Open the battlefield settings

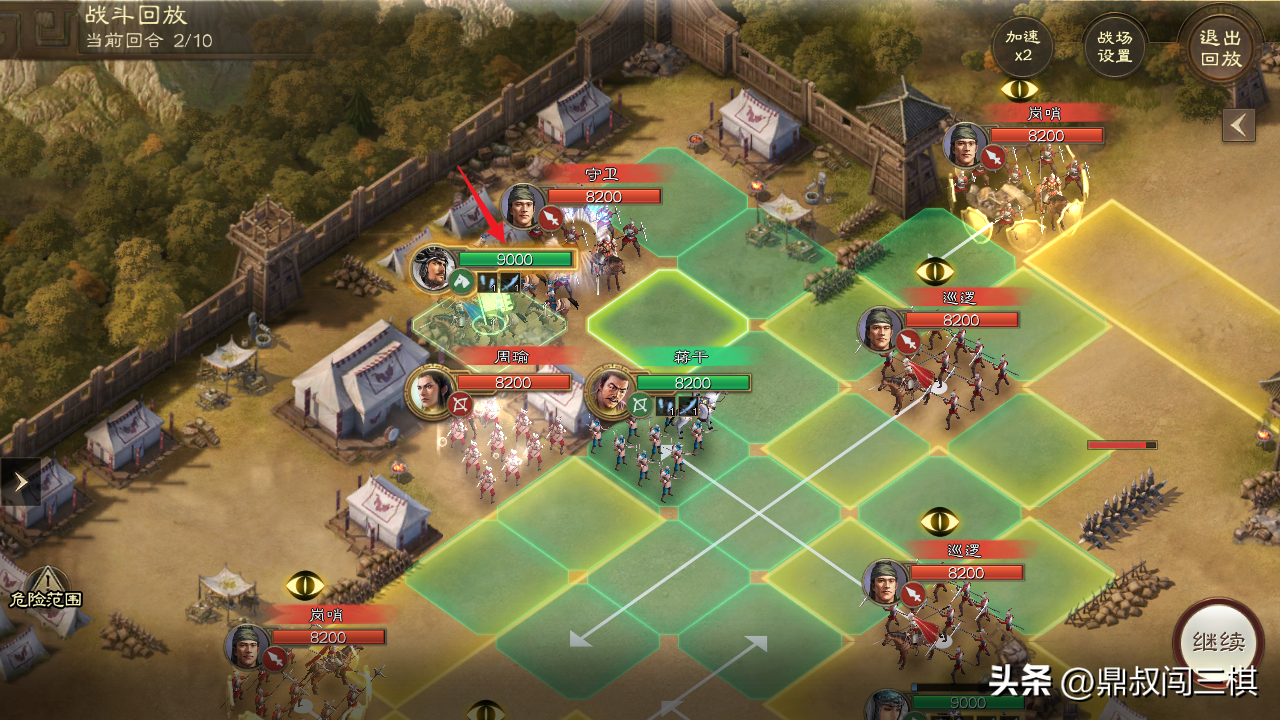point(1114,46)
